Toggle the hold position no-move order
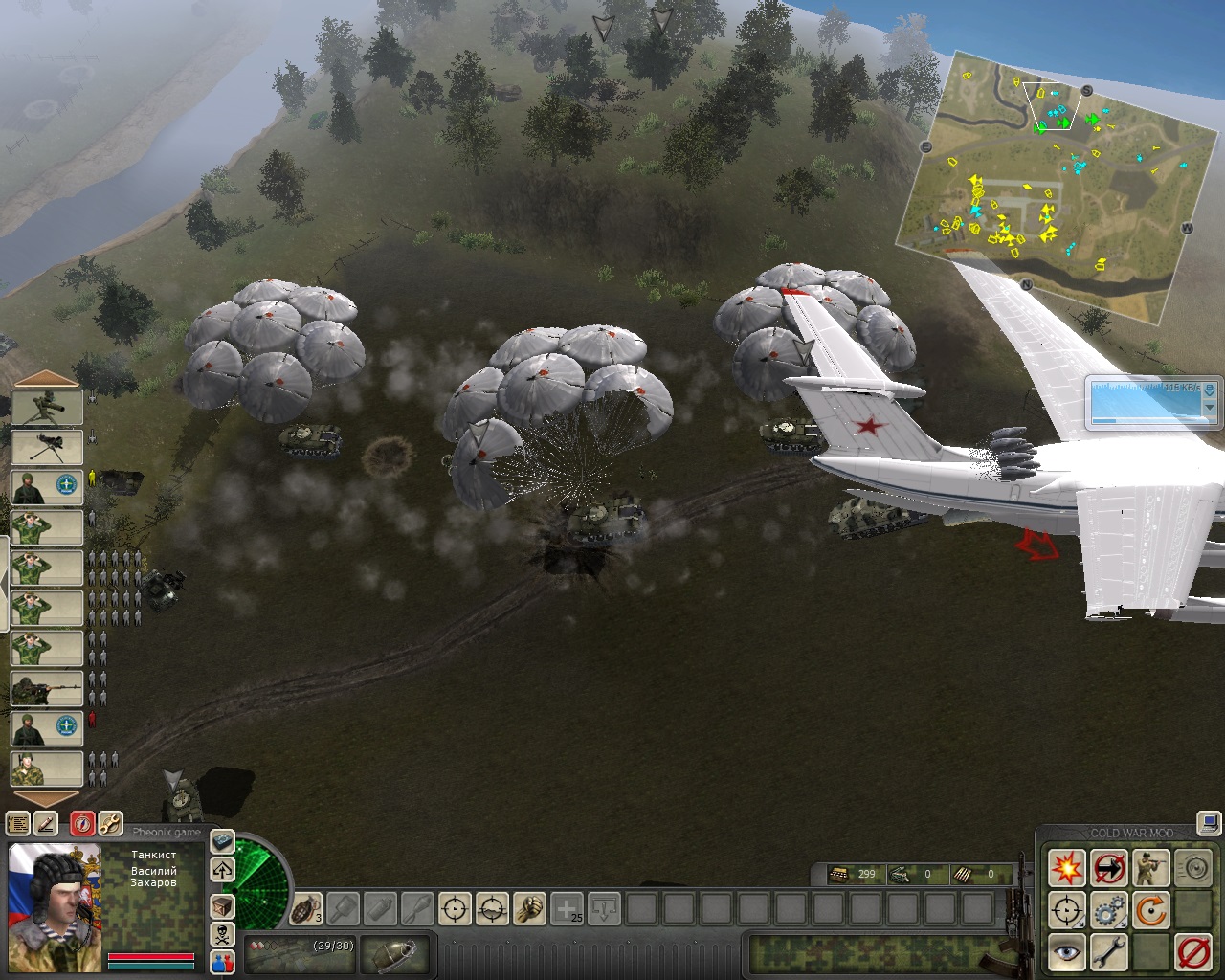The image size is (1225, 980). pyautogui.click(x=1109, y=869)
